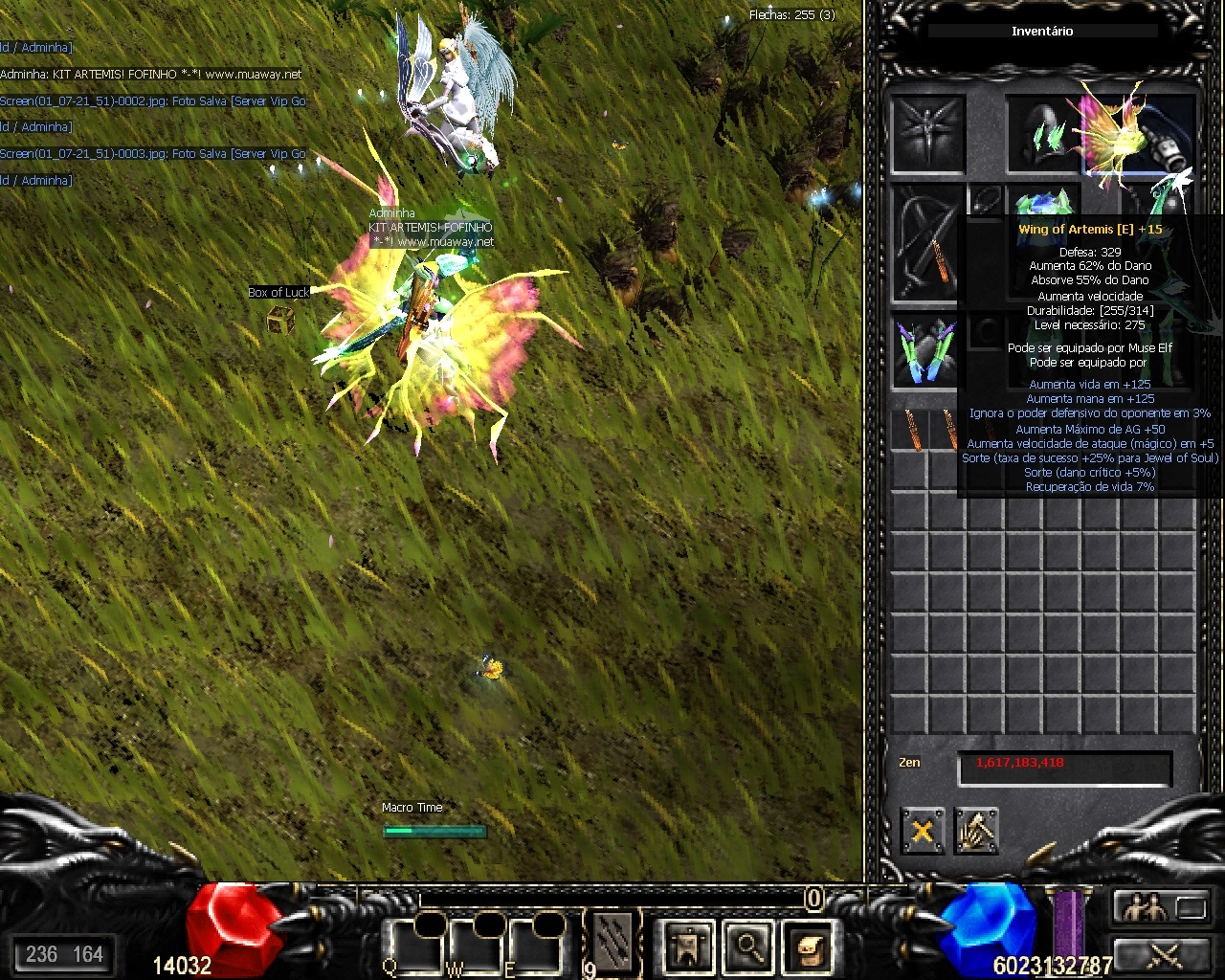Select the bow weapon slot
Image resolution: width=1225 pixels, height=980 pixels.
[x=926, y=243]
